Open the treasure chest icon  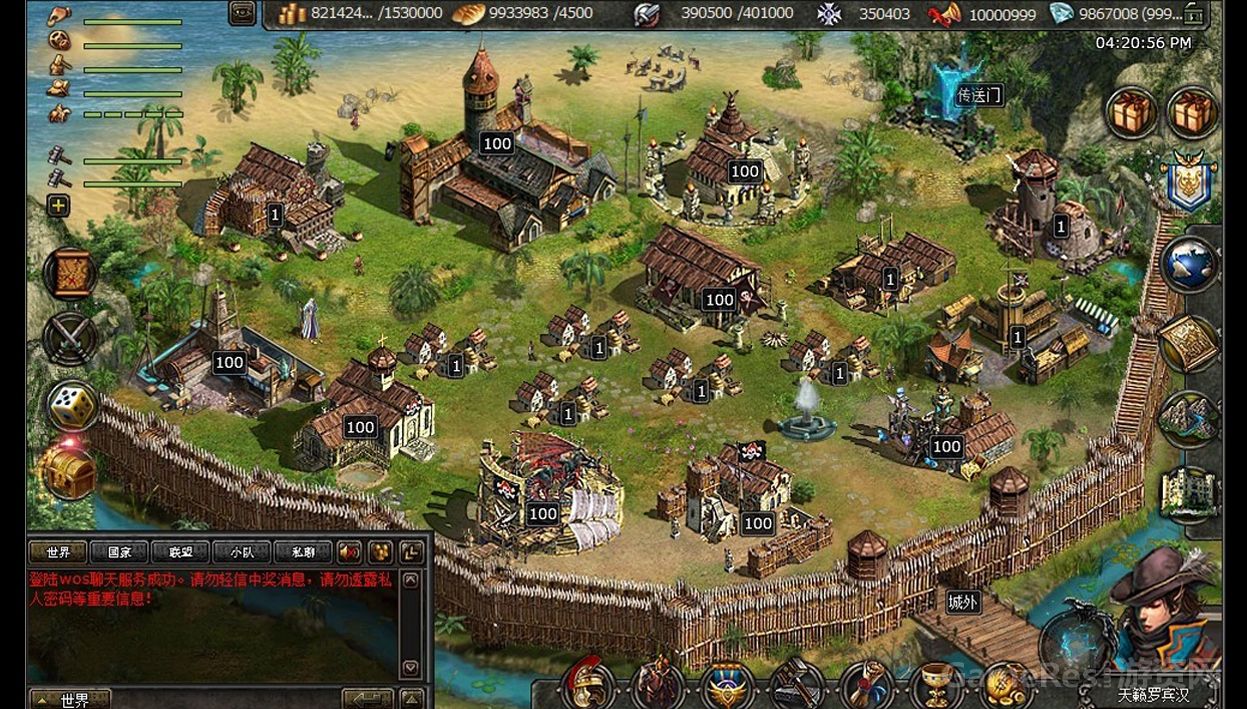[68, 471]
